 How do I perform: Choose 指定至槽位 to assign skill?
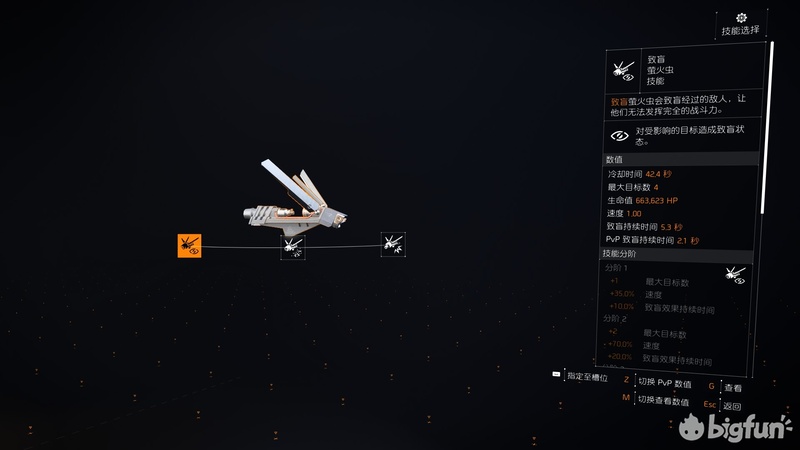[x=586, y=376]
